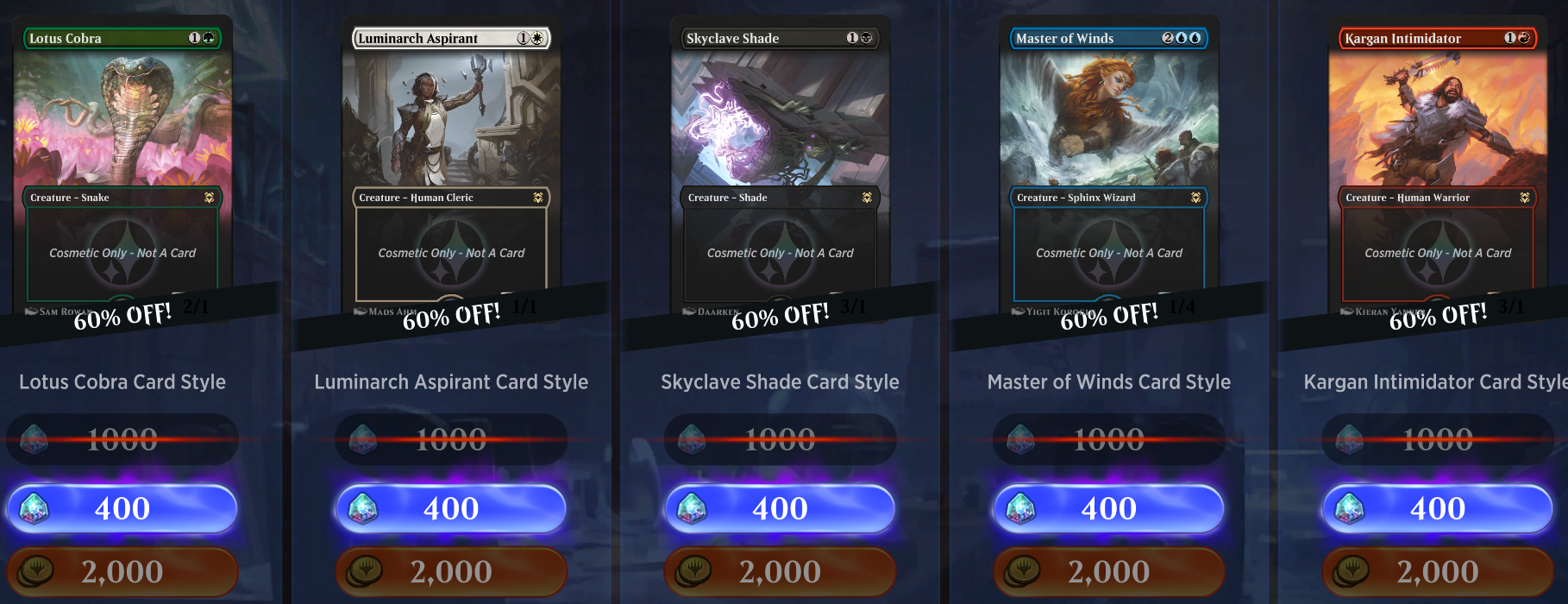This screenshot has width=1568, height=604.
Task: Buy Lotus Cobra style for 400 gems
Action: (x=122, y=508)
